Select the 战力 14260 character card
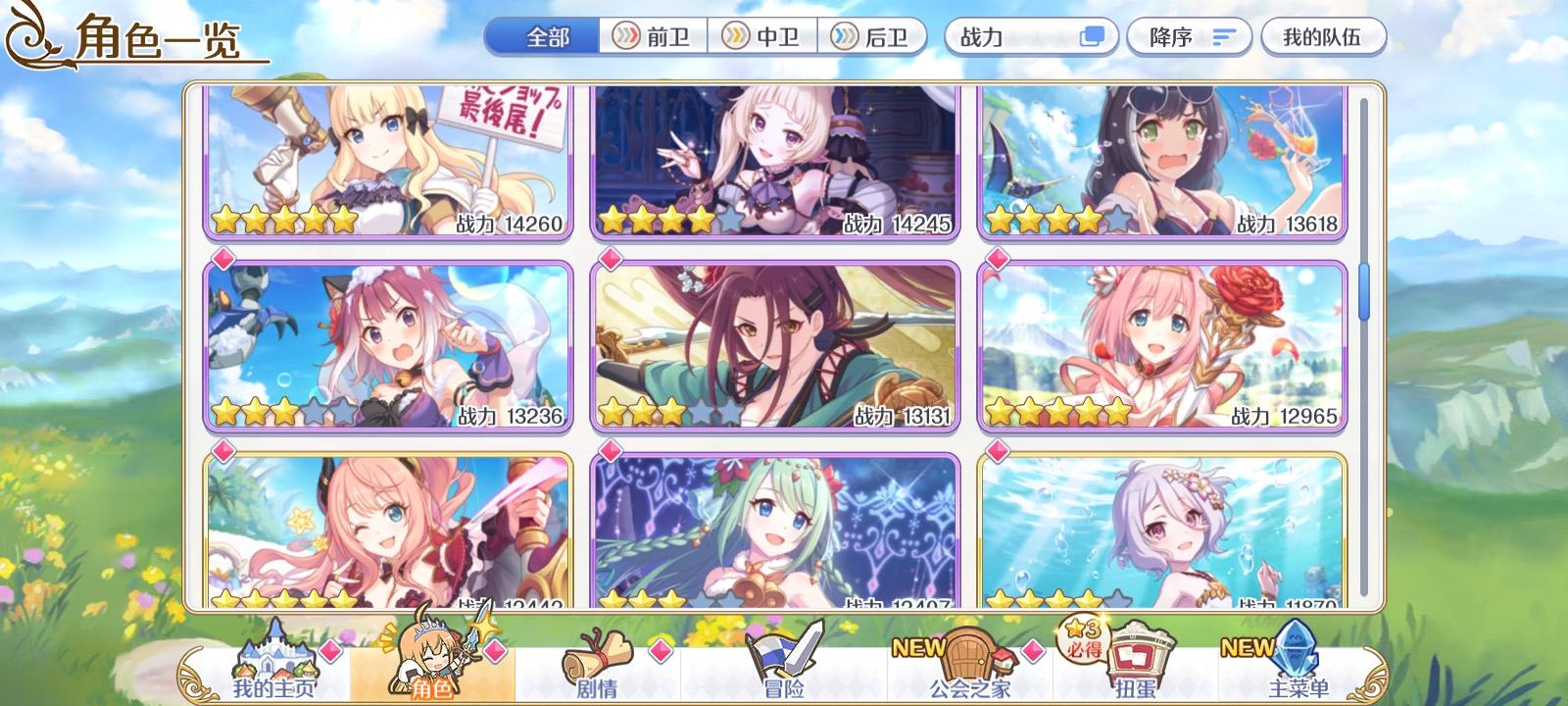 pyautogui.click(x=382, y=162)
